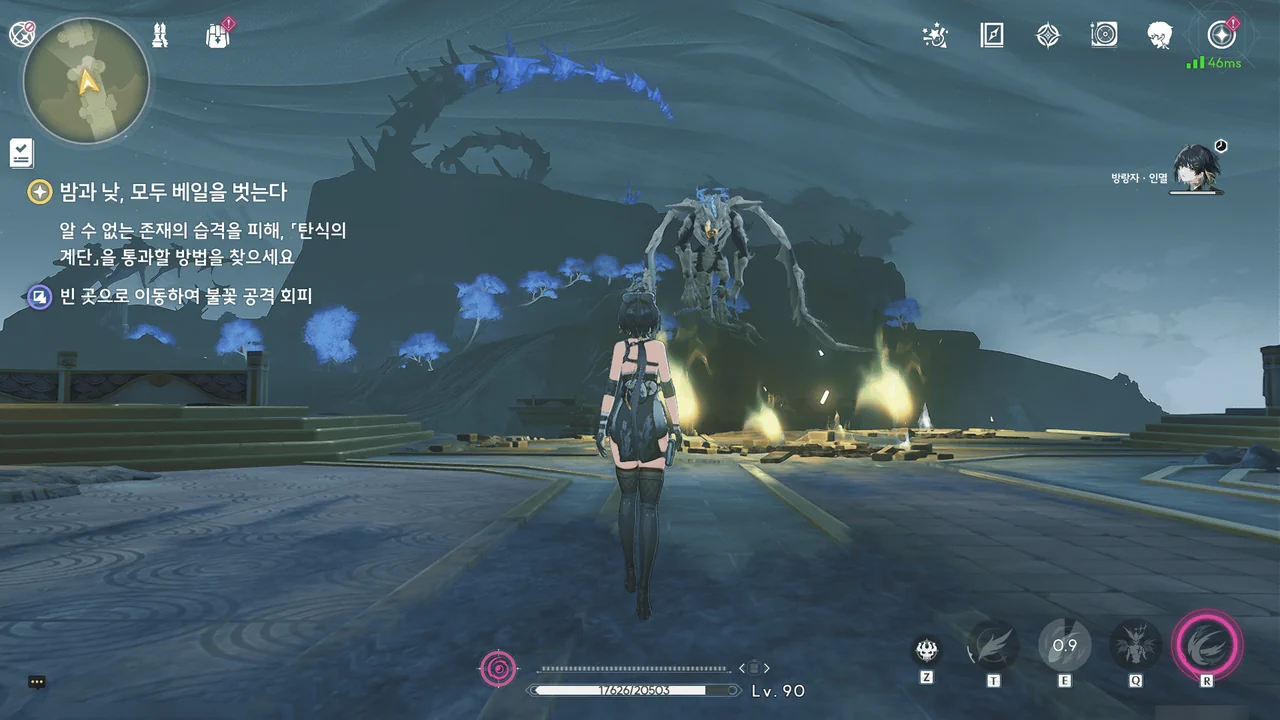Open the circular minimap
1280x720 pixels.
86,80
